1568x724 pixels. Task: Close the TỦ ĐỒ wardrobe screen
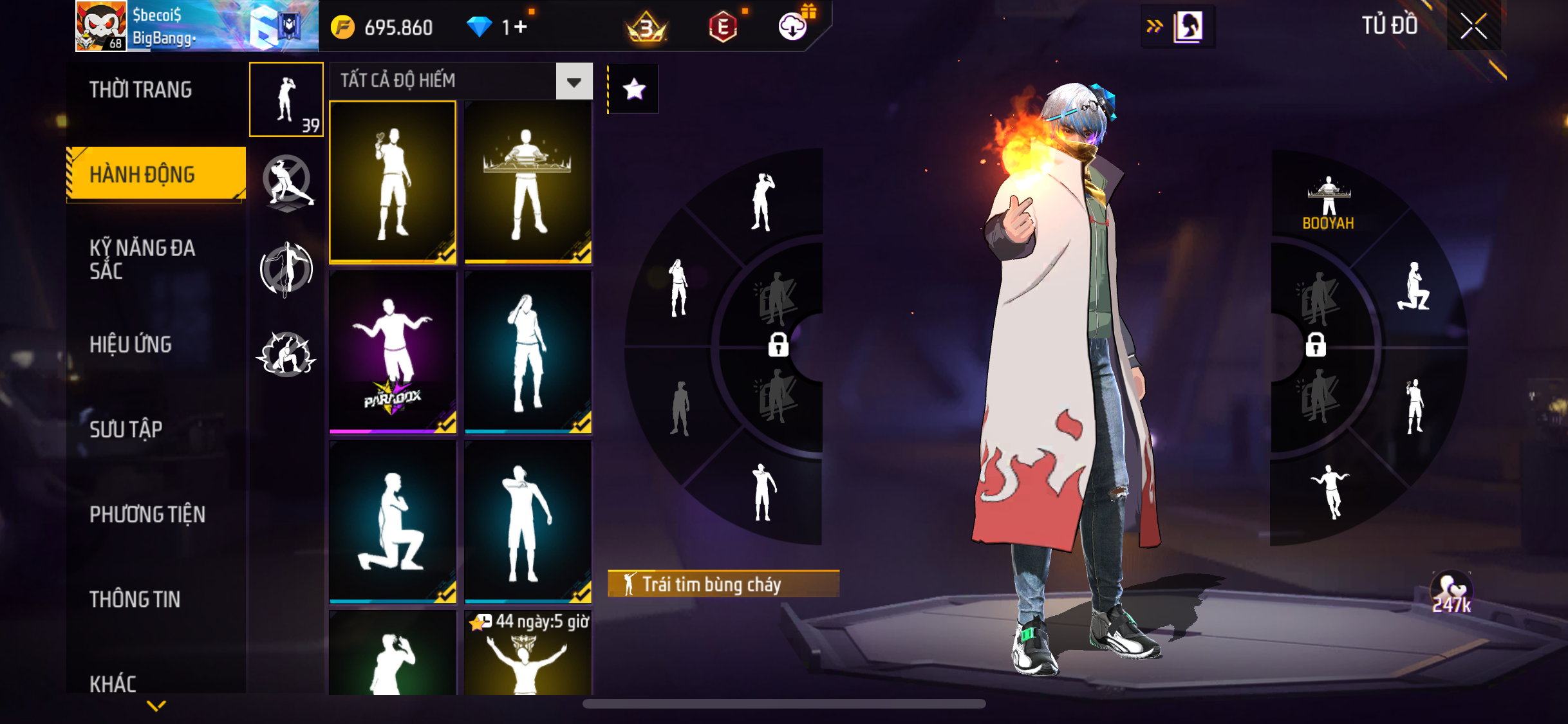pyautogui.click(x=1473, y=26)
